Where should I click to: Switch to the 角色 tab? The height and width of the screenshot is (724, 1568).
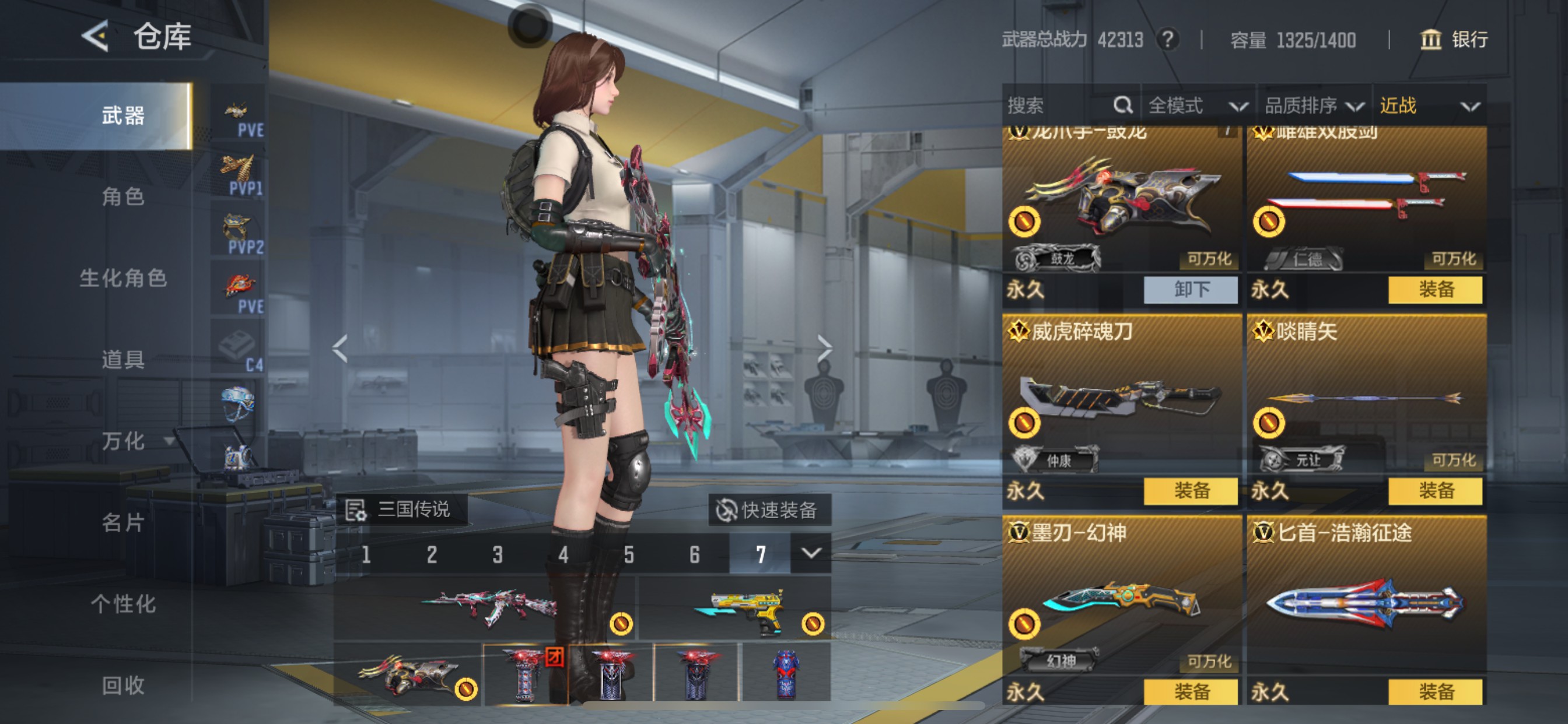[x=123, y=196]
